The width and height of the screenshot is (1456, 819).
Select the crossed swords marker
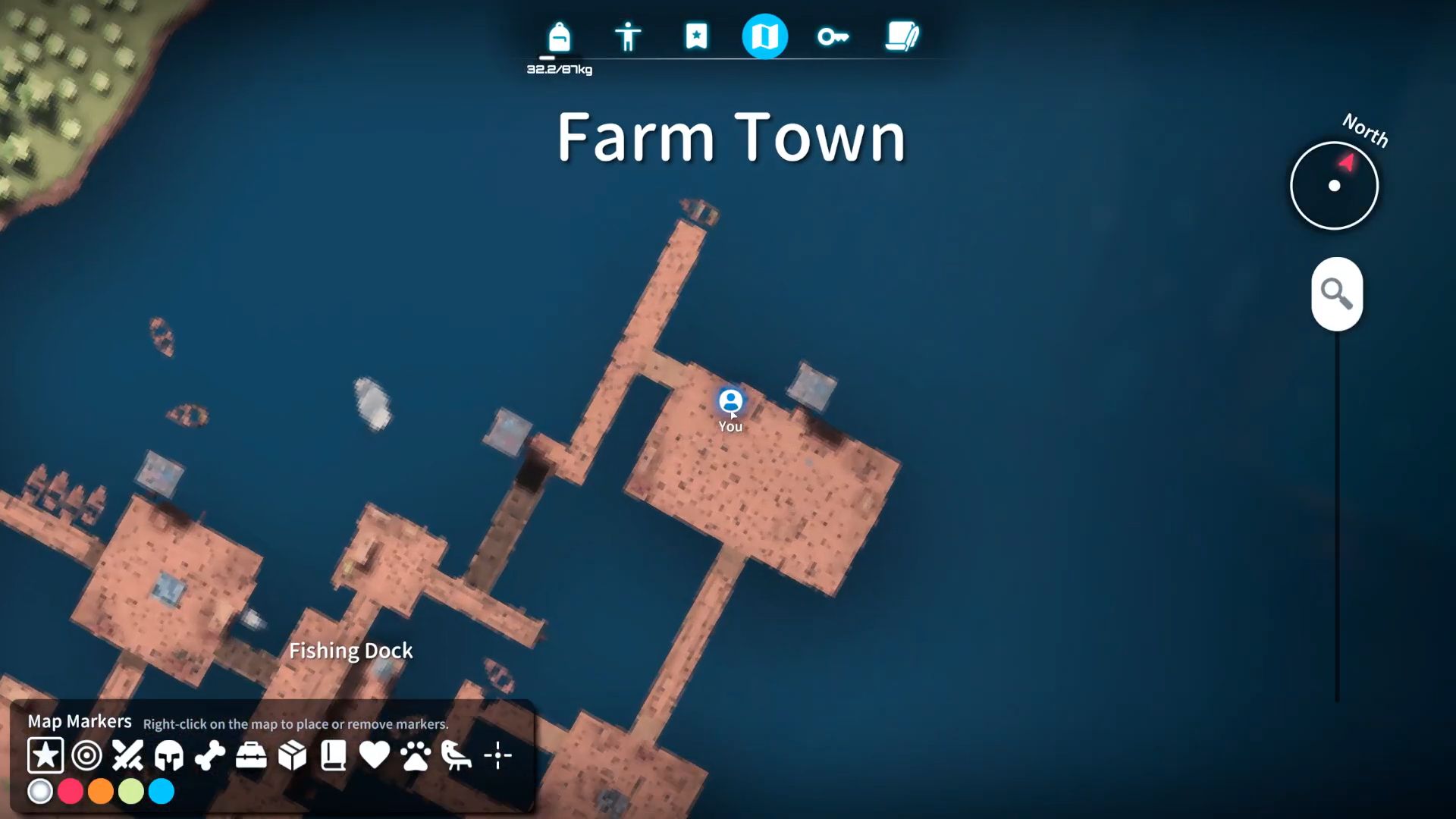[x=128, y=755]
